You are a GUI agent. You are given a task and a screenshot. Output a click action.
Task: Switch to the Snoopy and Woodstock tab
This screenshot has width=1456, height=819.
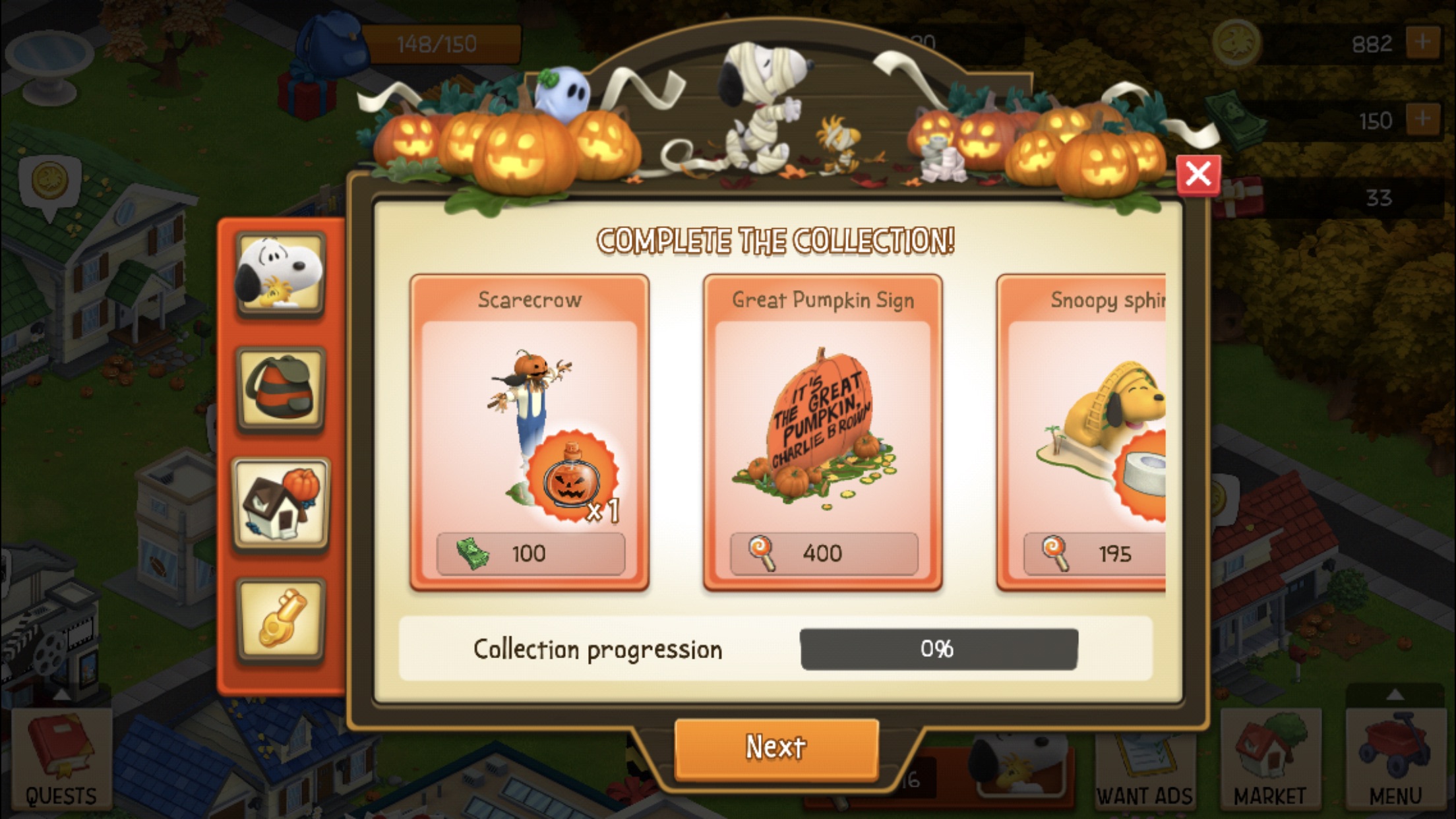pos(281,274)
